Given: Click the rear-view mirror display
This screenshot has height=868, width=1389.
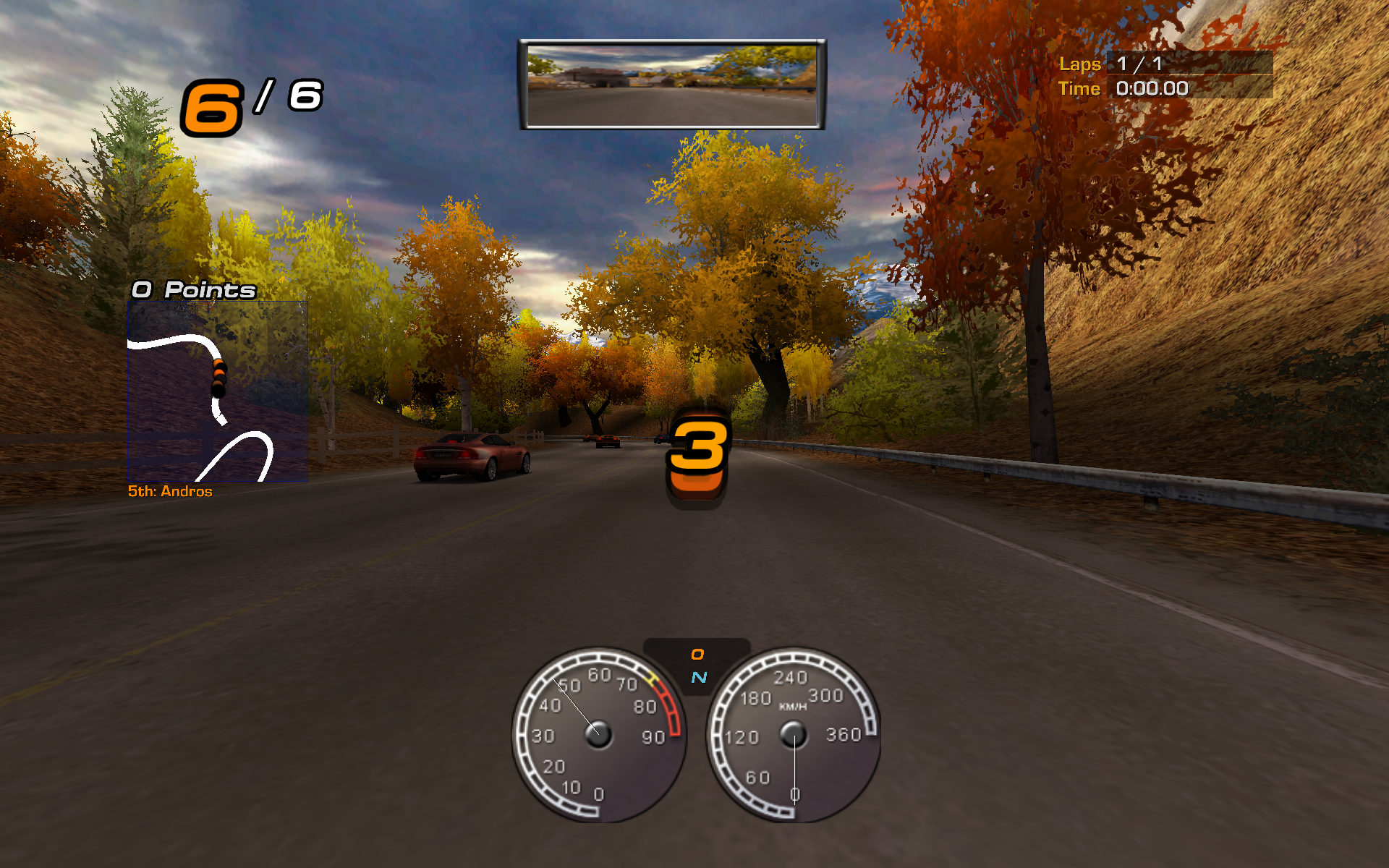Looking at the screenshot, I should click(x=672, y=85).
